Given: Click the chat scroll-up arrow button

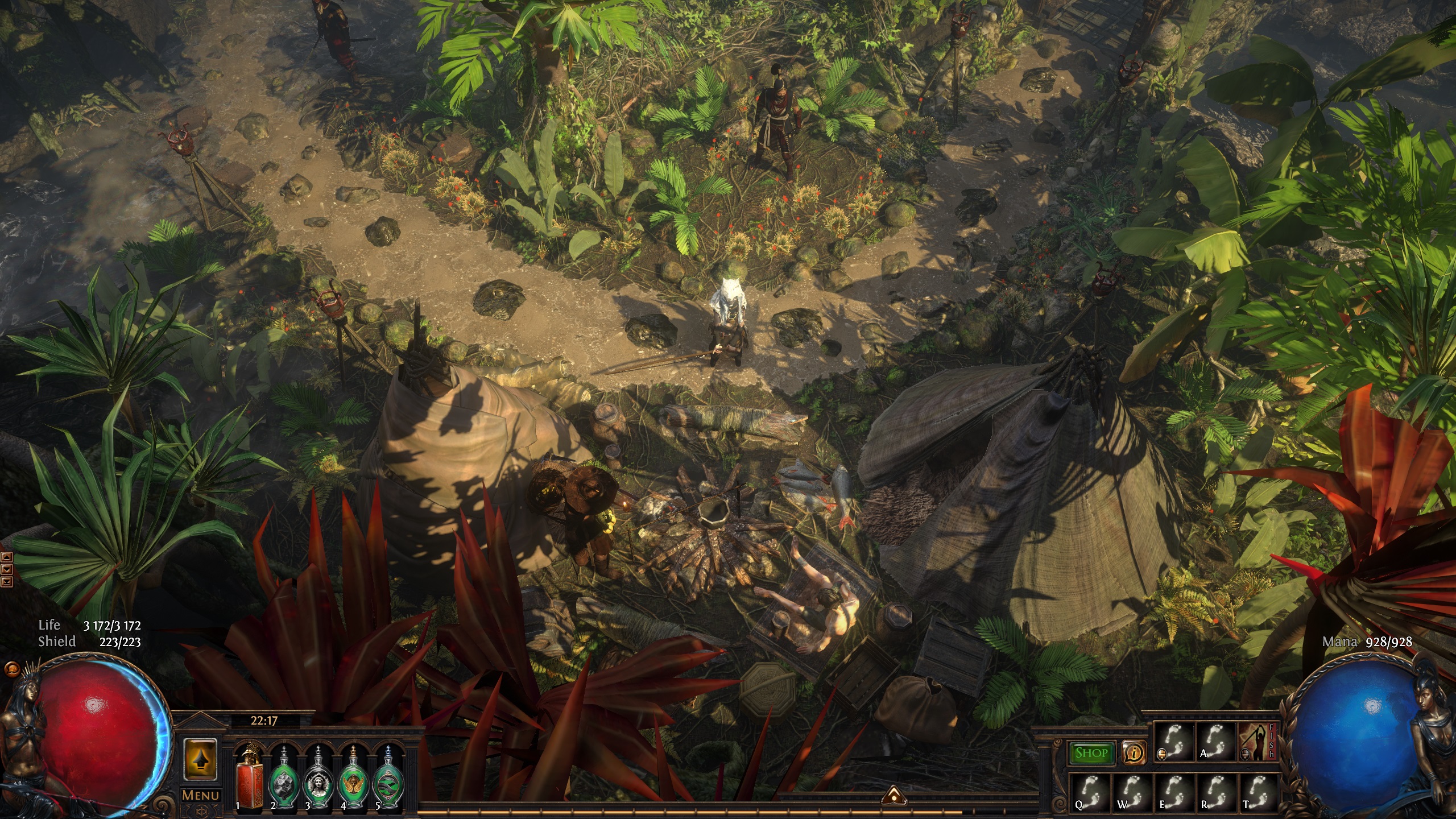Looking at the screenshot, I should 7,557.
